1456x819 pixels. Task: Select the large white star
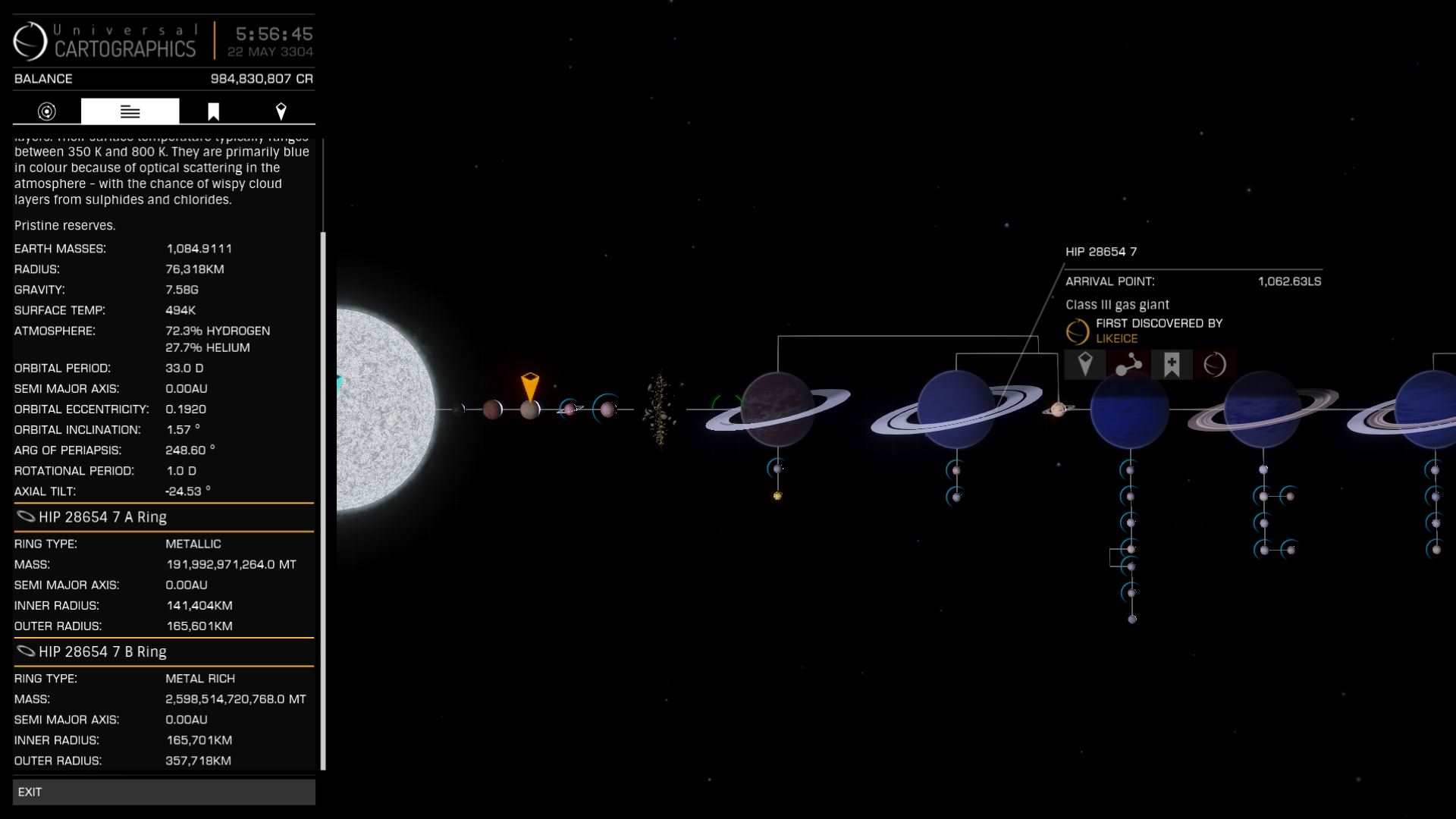383,409
